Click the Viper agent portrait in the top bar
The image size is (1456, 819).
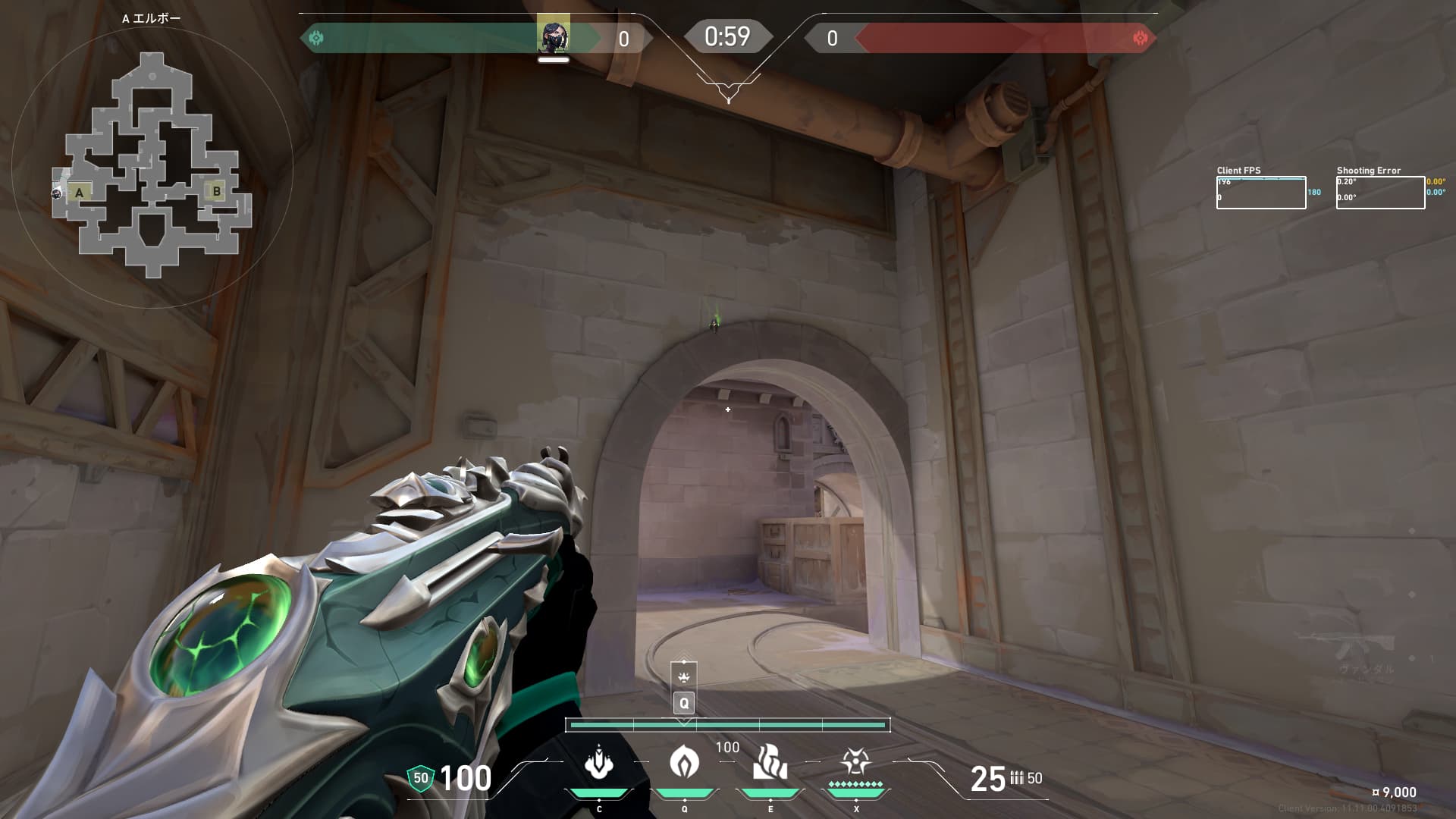click(553, 36)
